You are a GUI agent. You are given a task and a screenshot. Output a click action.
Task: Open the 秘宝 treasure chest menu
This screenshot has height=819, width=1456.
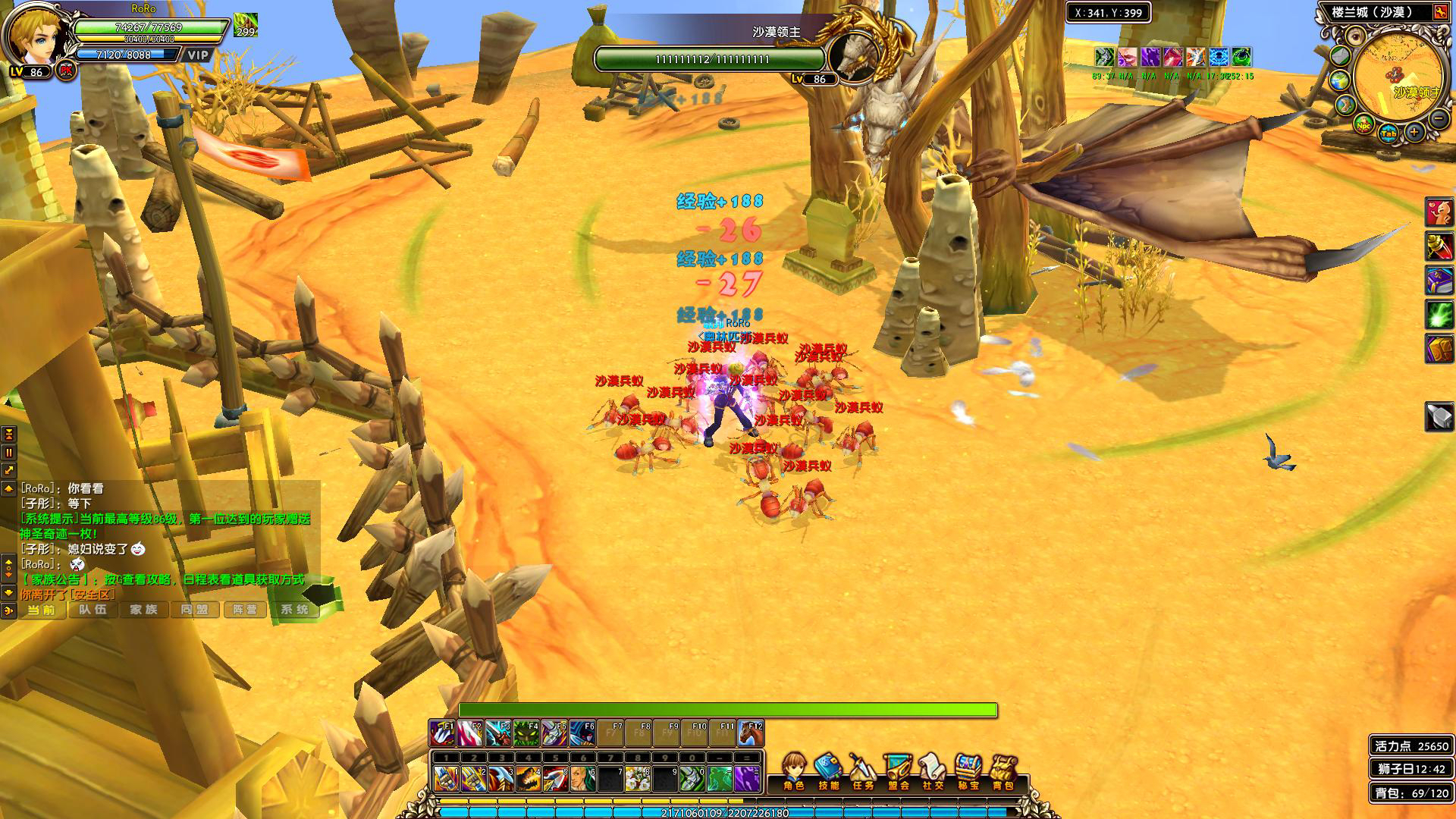pos(968,770)
